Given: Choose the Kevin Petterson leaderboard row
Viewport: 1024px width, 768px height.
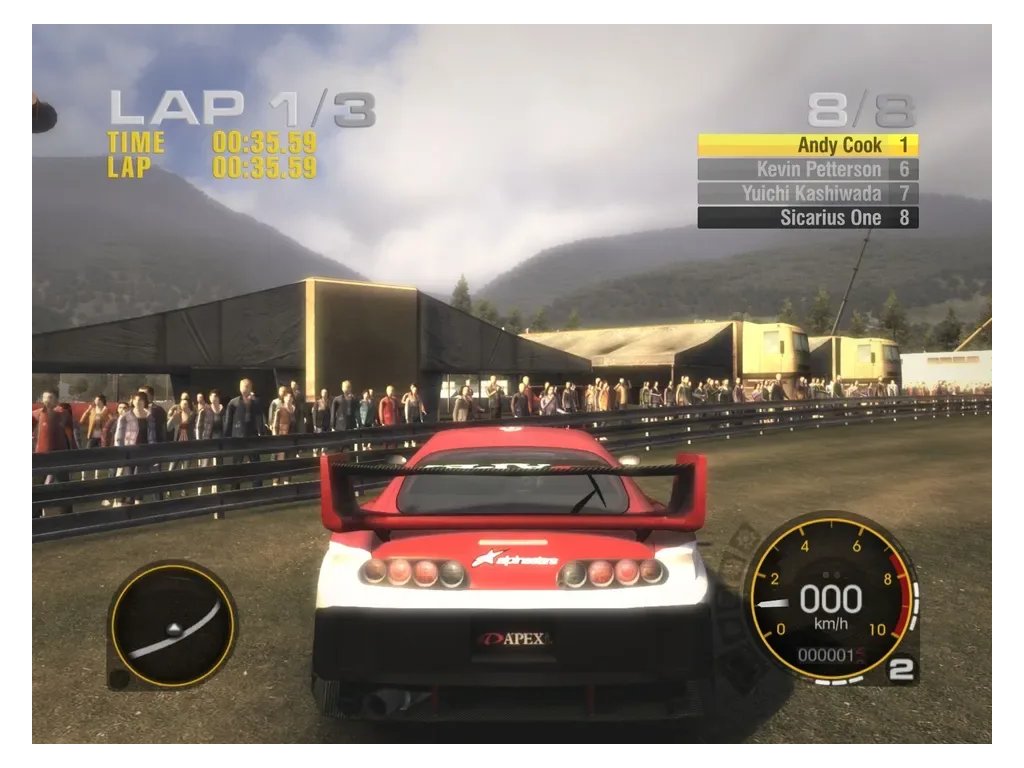Looking at the screenshot, I should point(807,169).
